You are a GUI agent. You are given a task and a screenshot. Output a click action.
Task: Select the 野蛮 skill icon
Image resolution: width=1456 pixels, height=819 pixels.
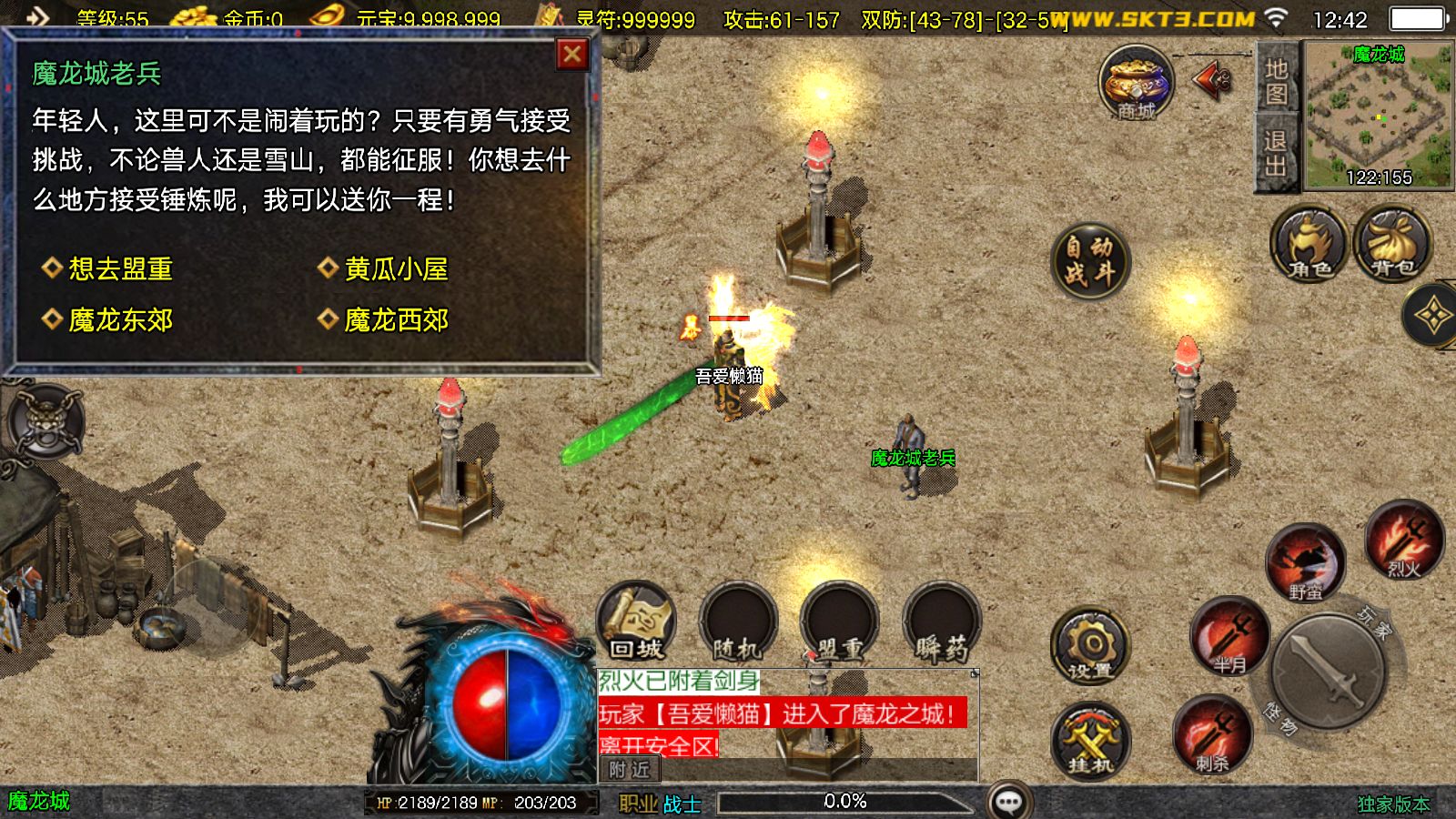pos(1308,562)
